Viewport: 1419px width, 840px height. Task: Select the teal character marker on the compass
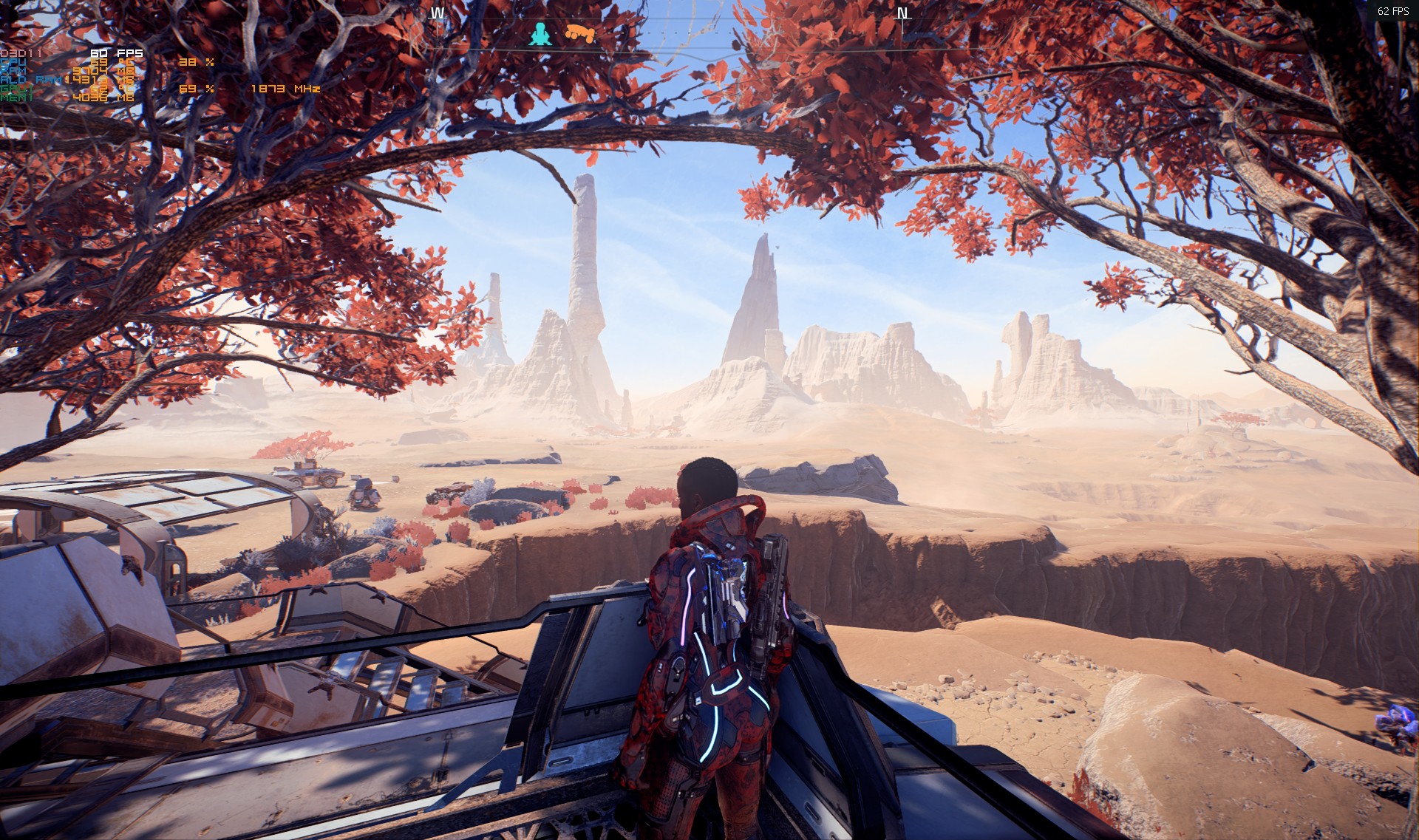click(x=540, y=33)
